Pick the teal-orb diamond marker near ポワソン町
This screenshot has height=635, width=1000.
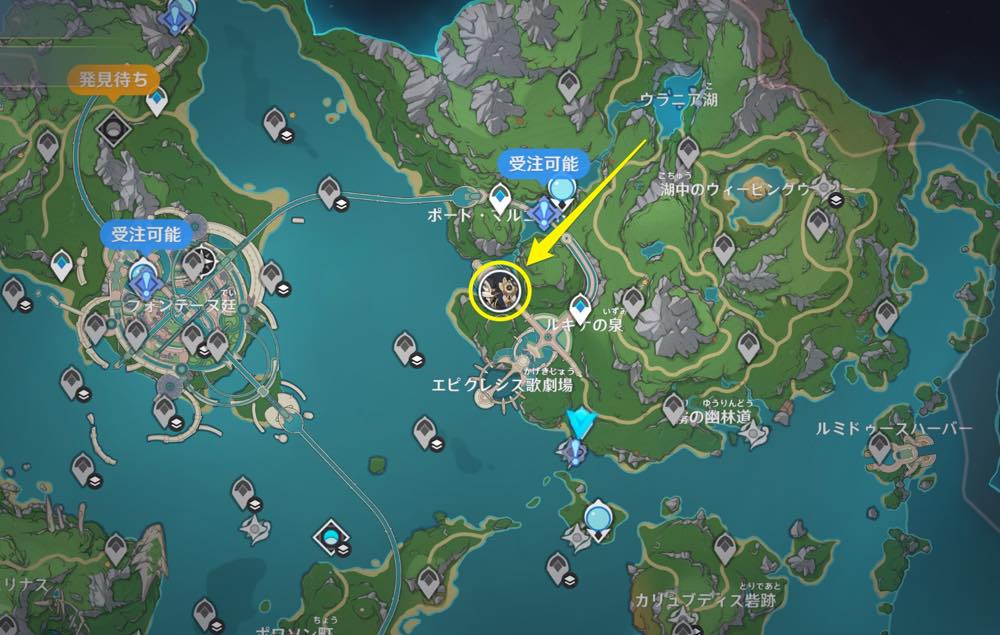[332, 539]
